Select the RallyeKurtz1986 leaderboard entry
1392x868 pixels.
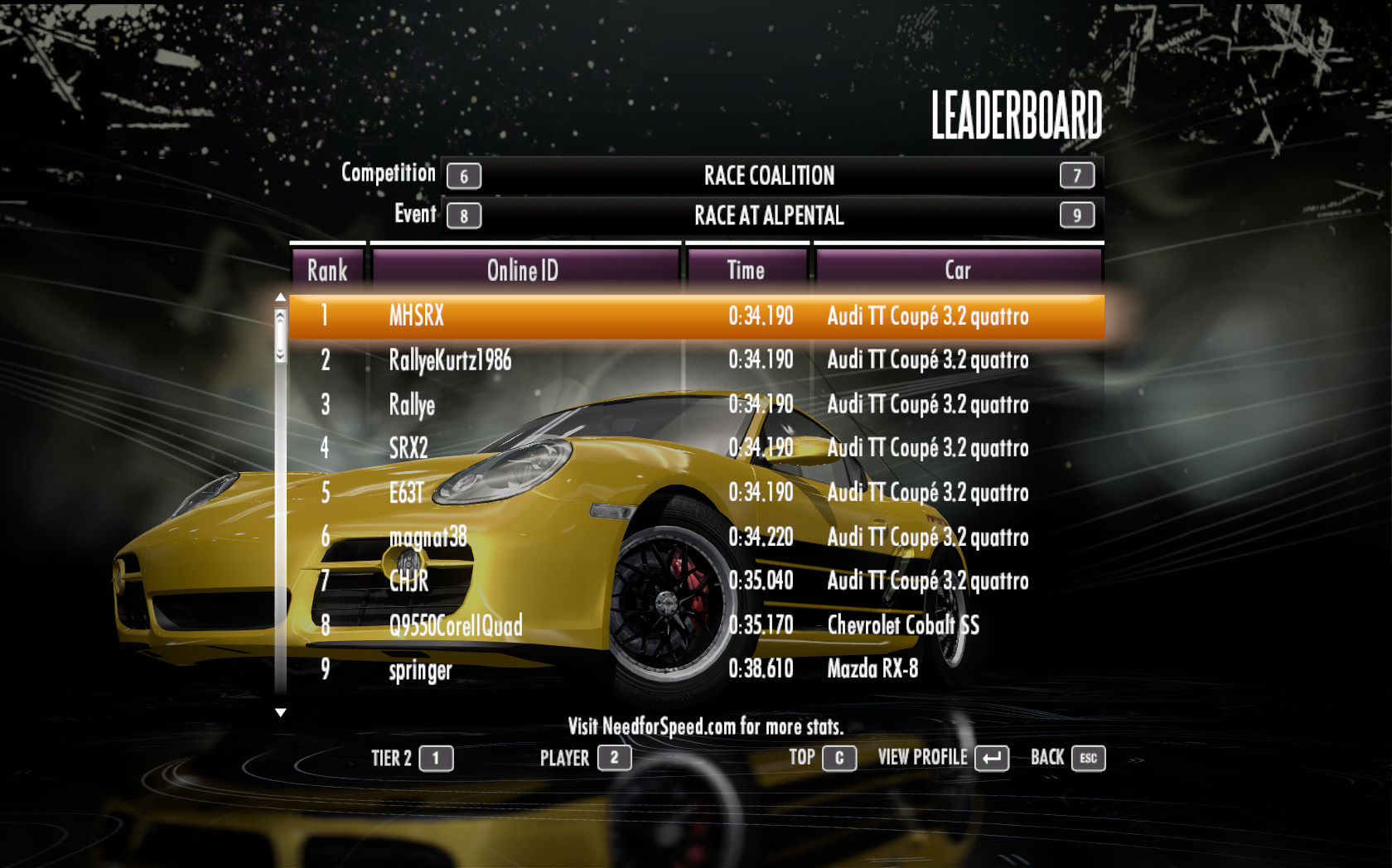click(696, 360)
